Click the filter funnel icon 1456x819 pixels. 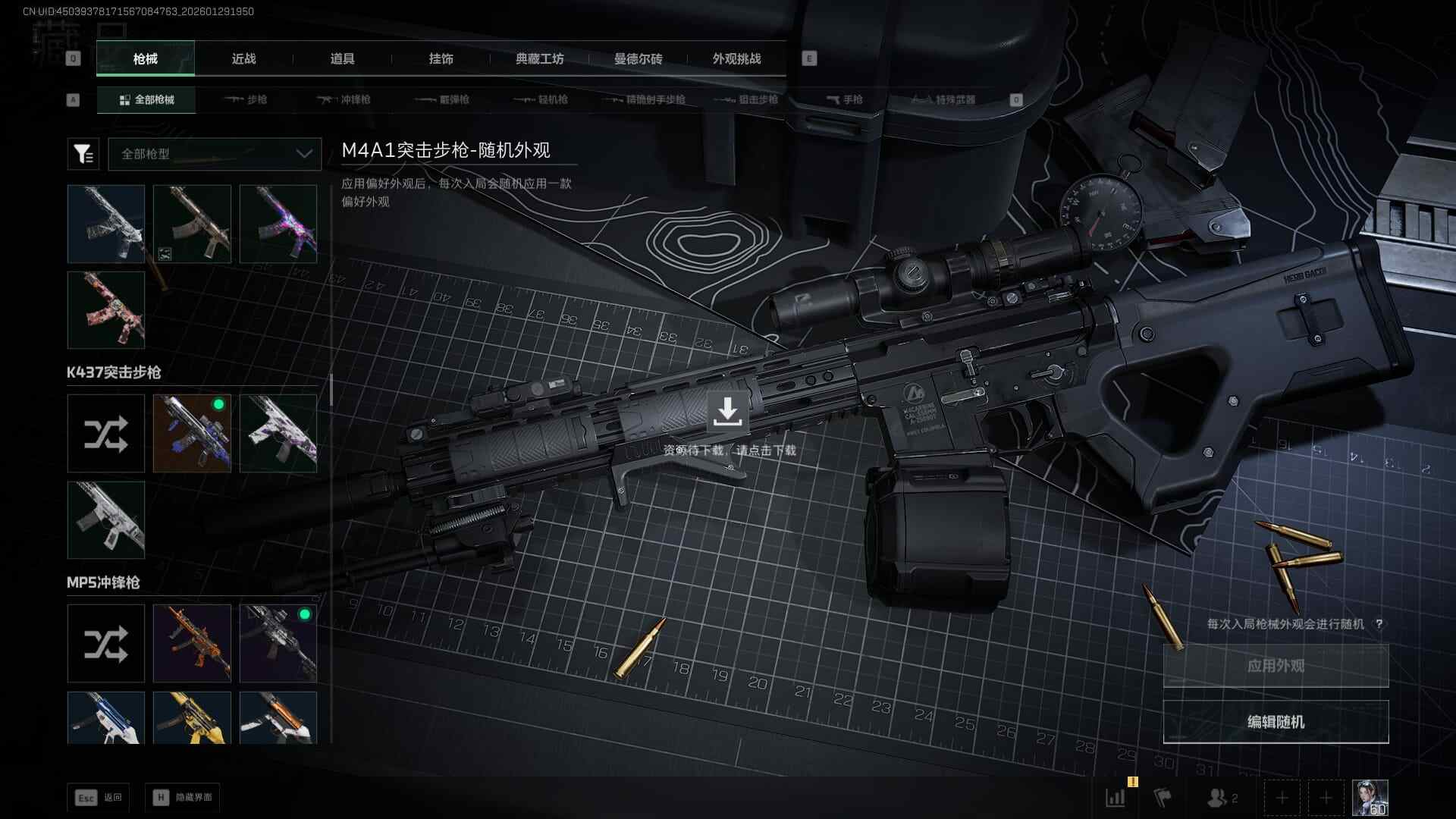83,154
